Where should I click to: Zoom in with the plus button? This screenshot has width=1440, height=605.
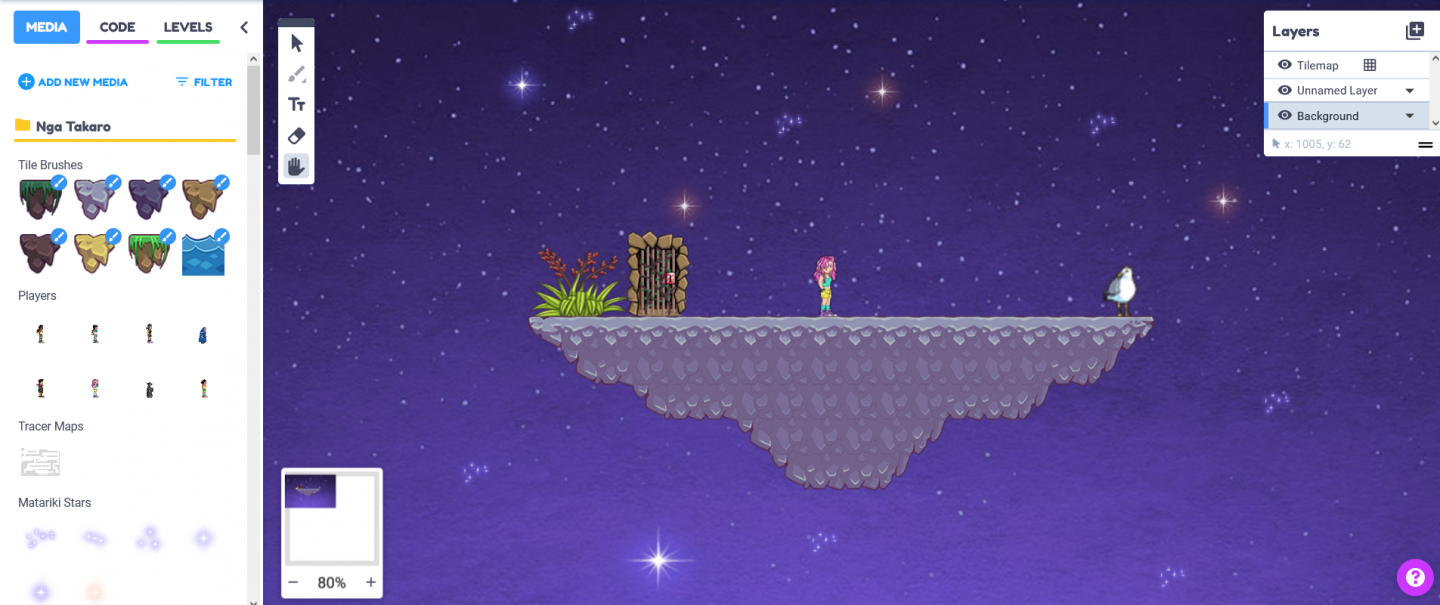pos(371,582)
